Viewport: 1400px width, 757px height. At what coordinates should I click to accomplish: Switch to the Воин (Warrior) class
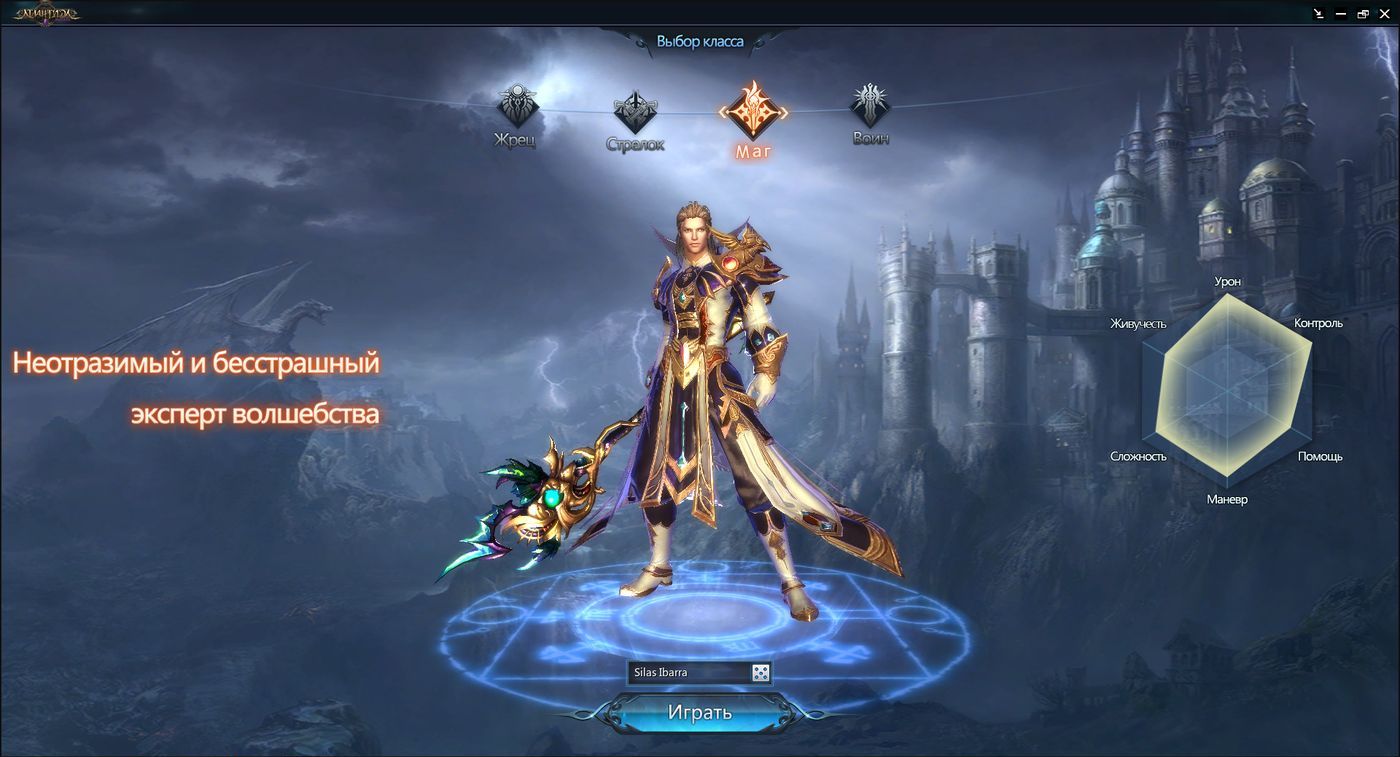tap(870, 106)
